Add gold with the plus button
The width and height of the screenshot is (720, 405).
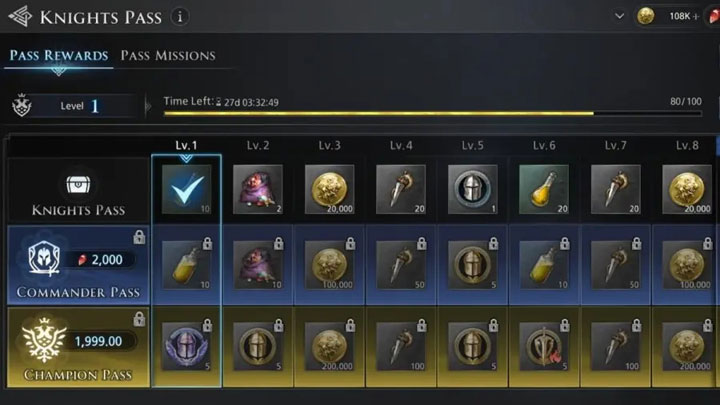point(696,16)
